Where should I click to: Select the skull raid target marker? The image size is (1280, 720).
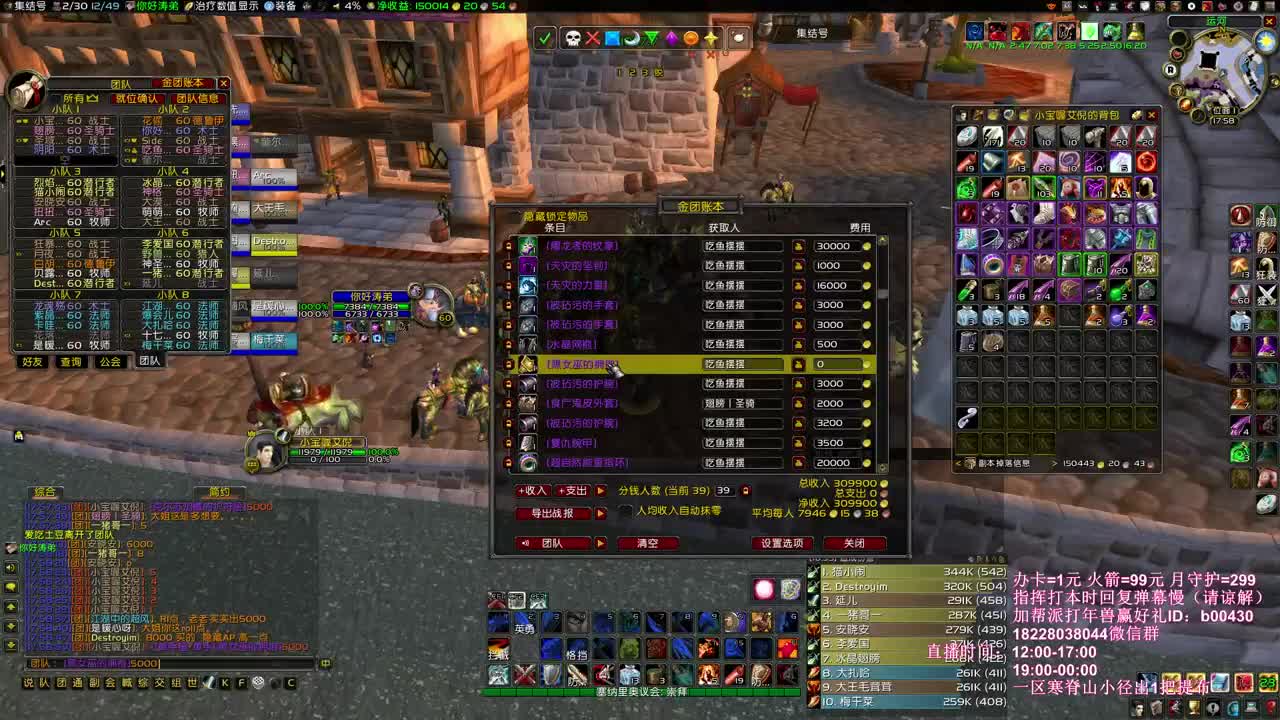(573, 37)
